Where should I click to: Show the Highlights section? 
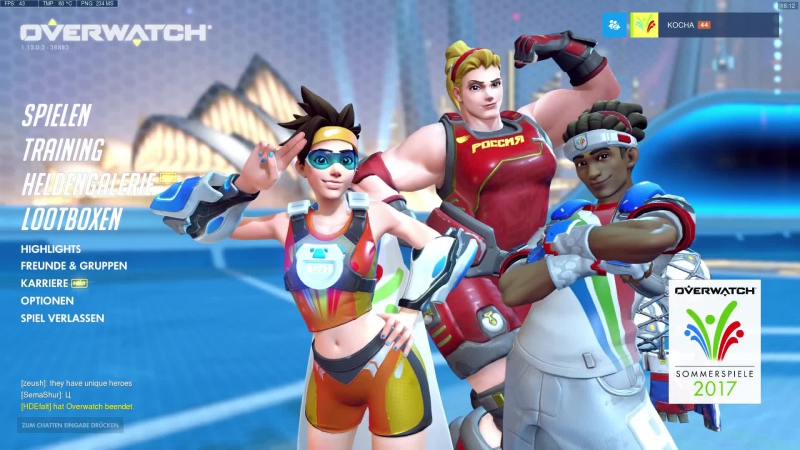(51, 249)
